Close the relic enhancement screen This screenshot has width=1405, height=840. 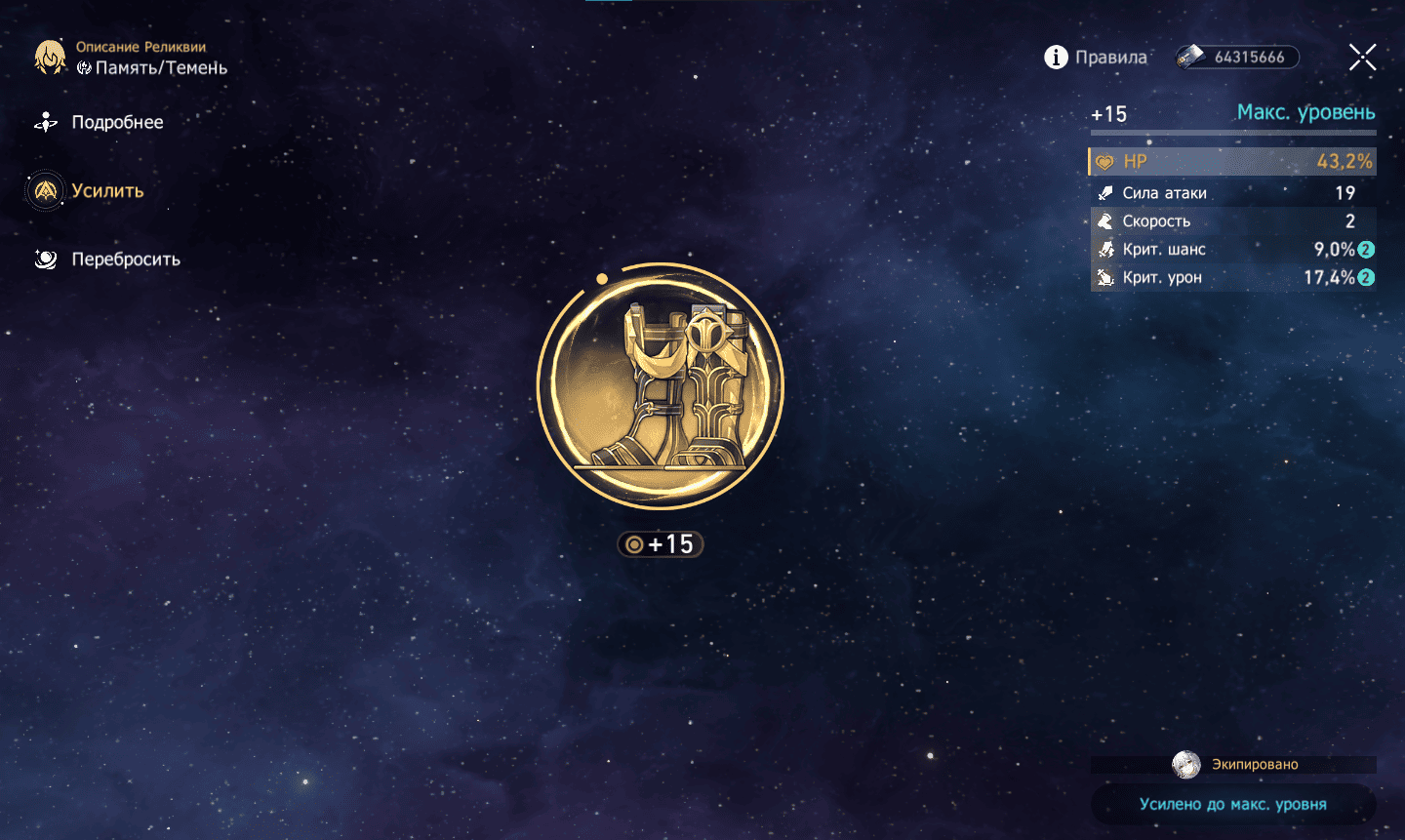click(x=1362, y=58)
